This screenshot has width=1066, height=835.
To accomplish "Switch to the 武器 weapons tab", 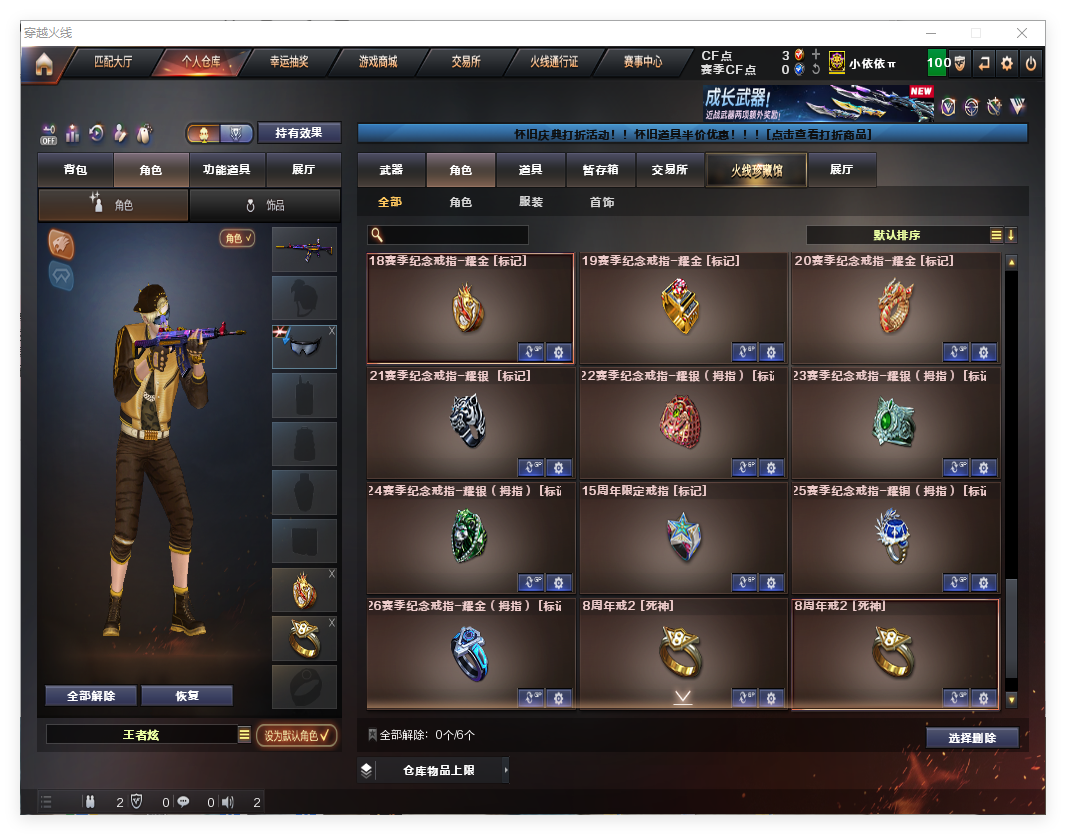I will 391,170.
